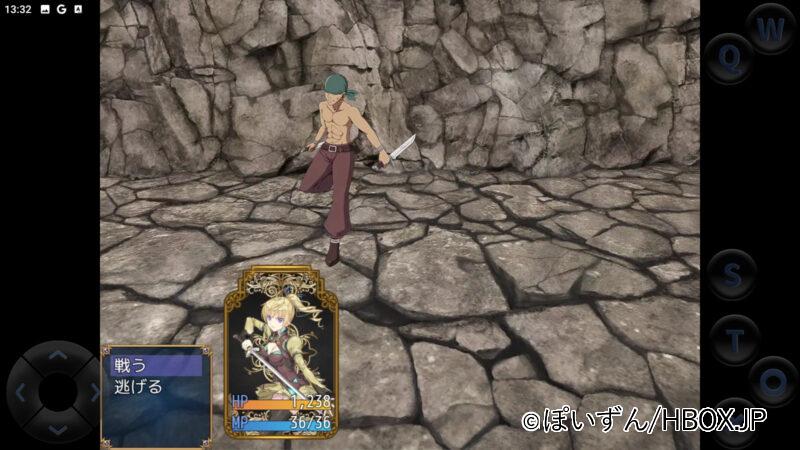The height and width of the screenshot is (450, 800).
Task: Tap the d-pad down arrow
Action: [57, 429]
